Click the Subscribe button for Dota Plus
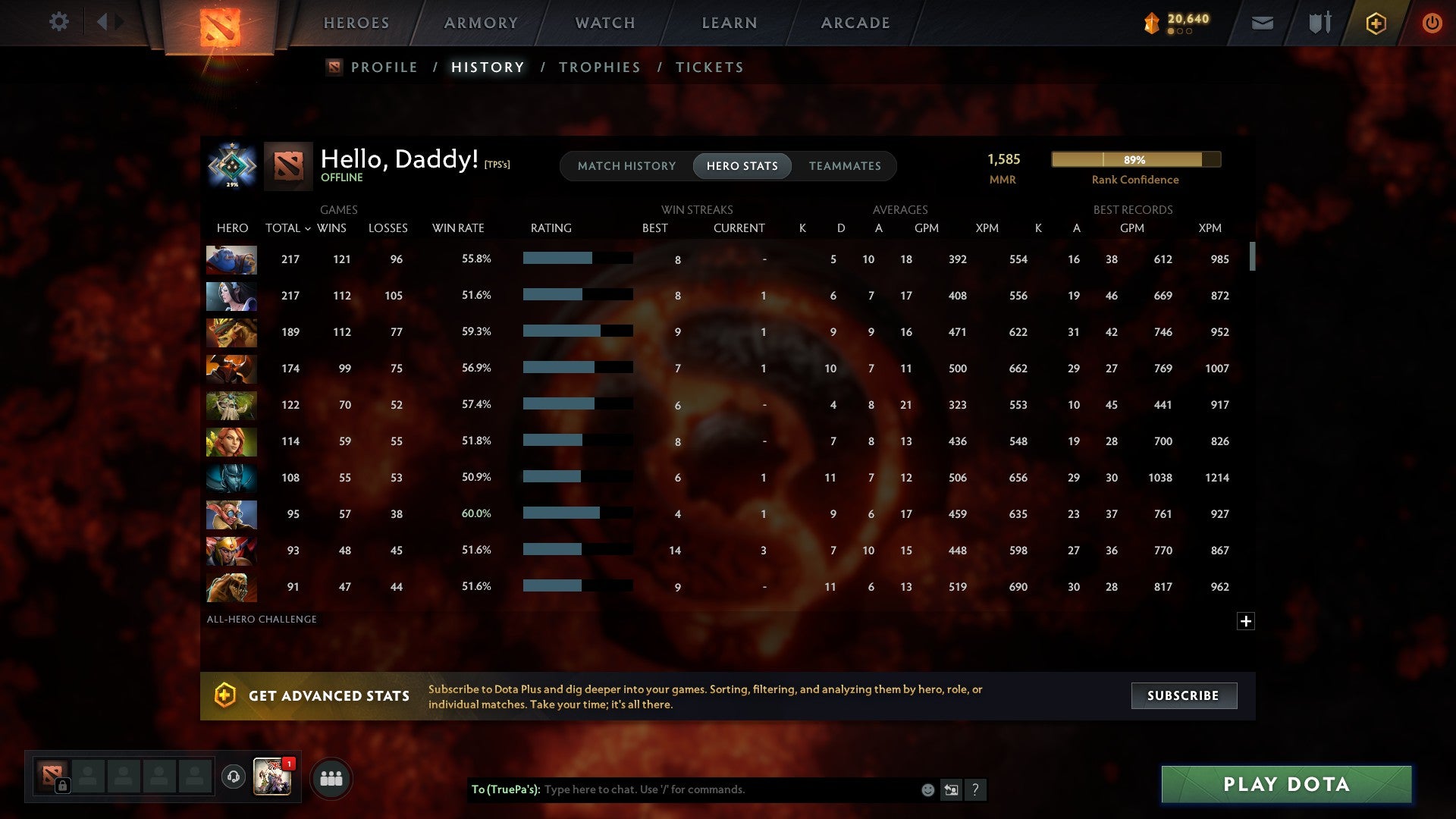Screen dimensions: 1456x819 1183,695
